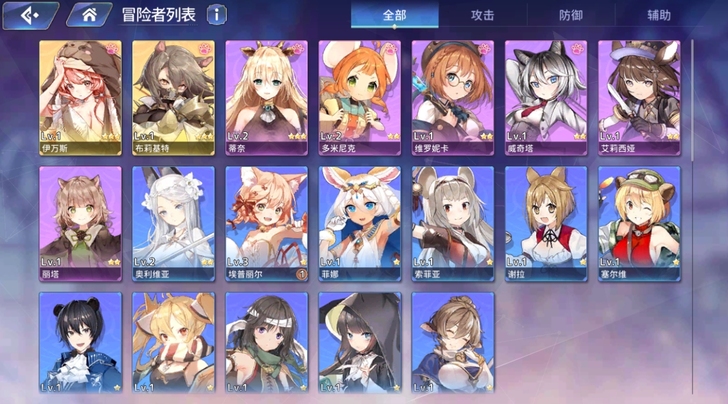Select the winking 塞尔维 card

pyautogui.click(x=639, y=223)
